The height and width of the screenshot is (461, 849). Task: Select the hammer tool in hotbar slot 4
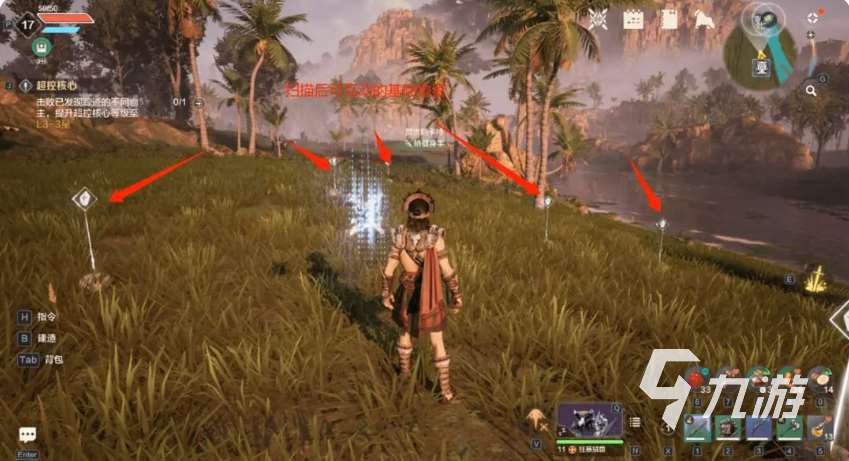(x=790, y=427)
